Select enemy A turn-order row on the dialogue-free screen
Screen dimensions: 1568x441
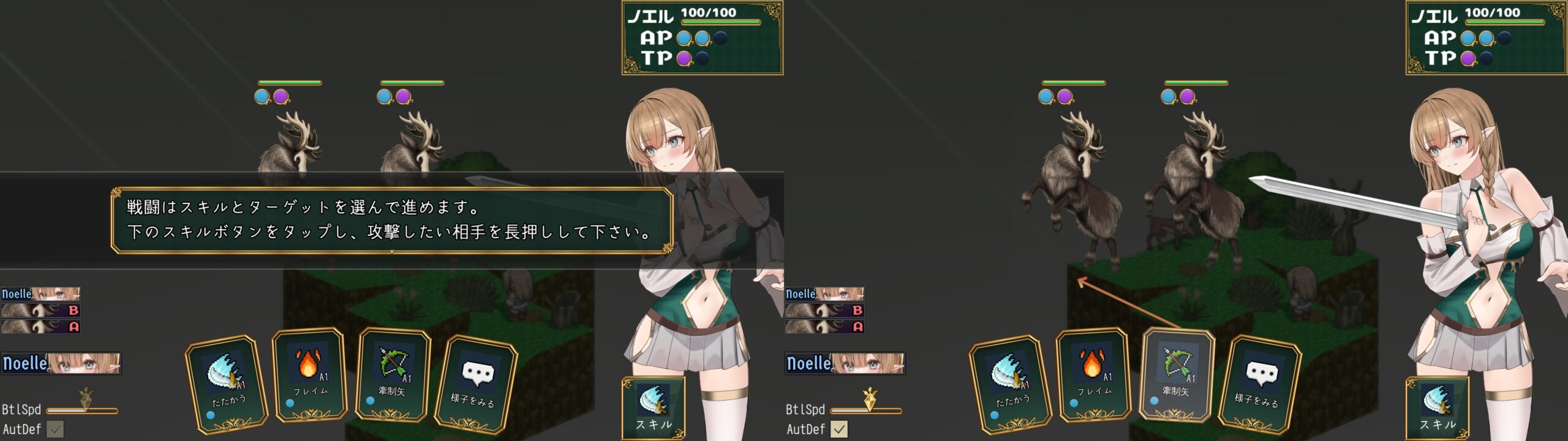pyautogui.click(x=824, y=327)
